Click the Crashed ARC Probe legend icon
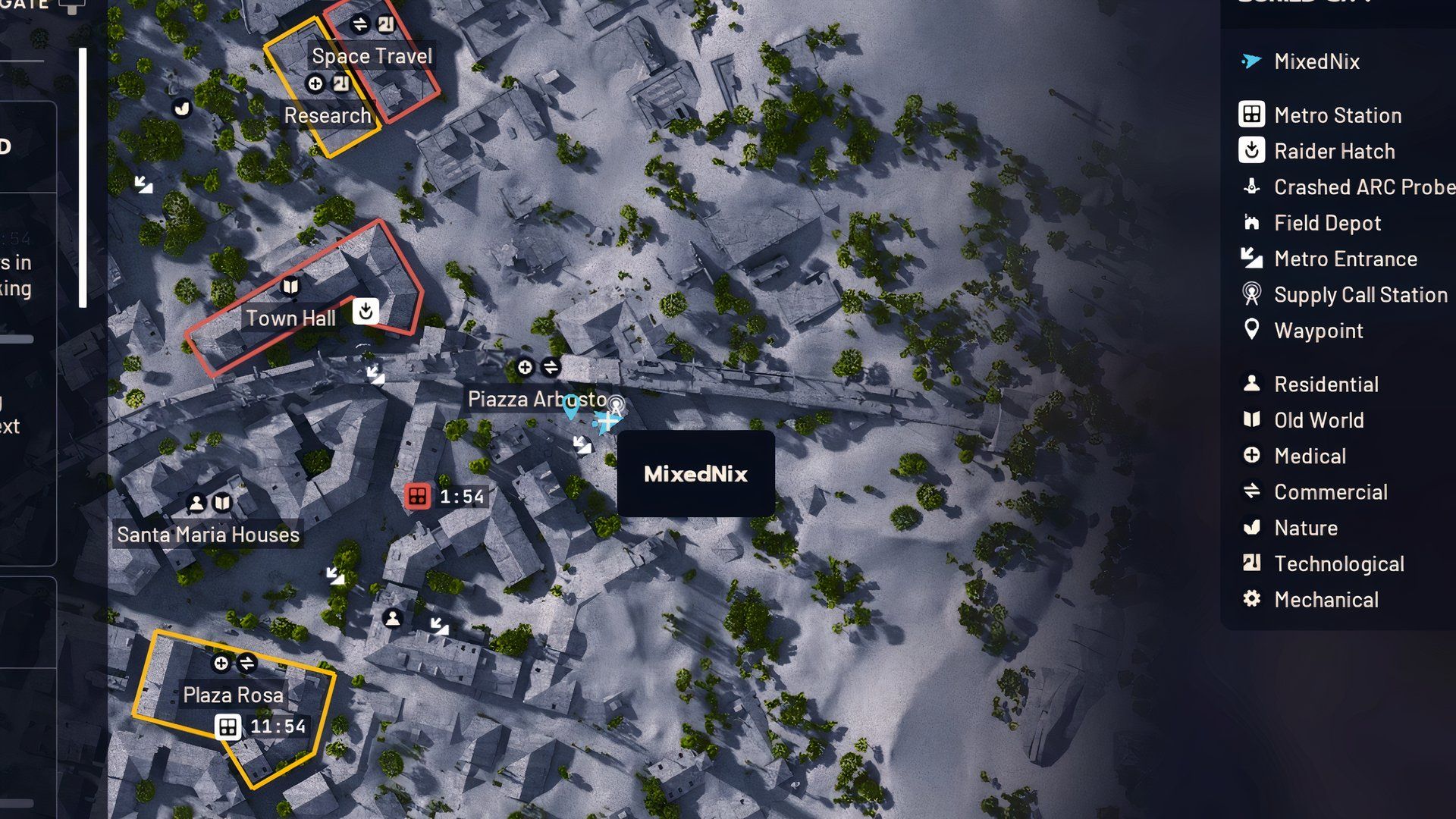 pyautogui.click(x=1250, y=187)
